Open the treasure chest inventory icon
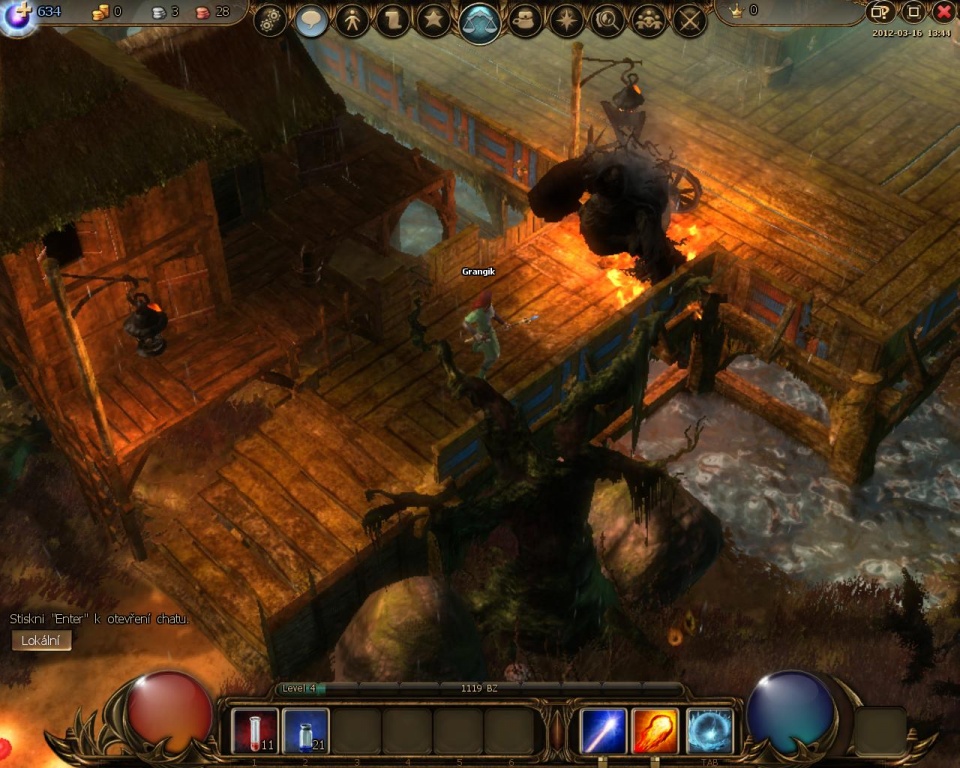This screenshot has height=768, width=960. (x=526, y=21)
